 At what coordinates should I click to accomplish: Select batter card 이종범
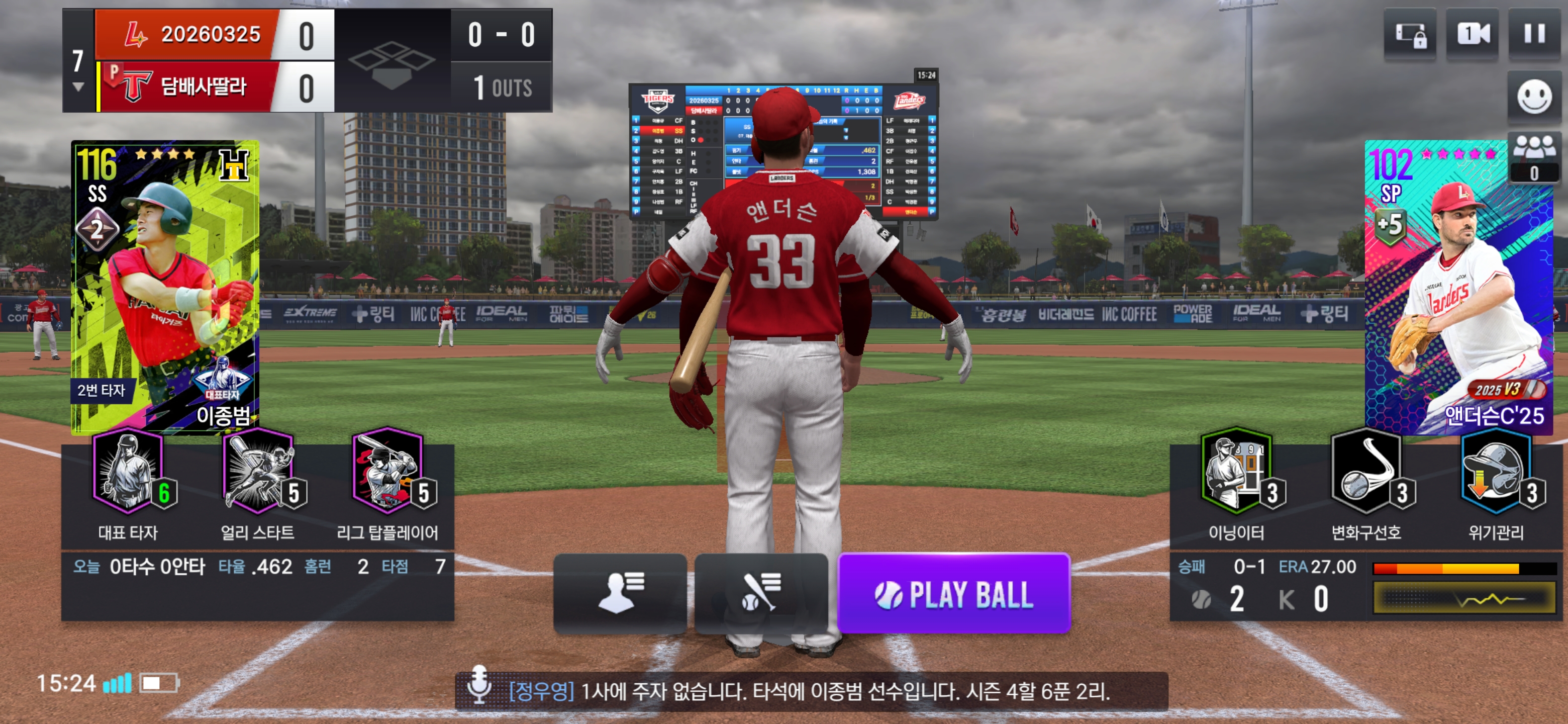tap(165, 286)
